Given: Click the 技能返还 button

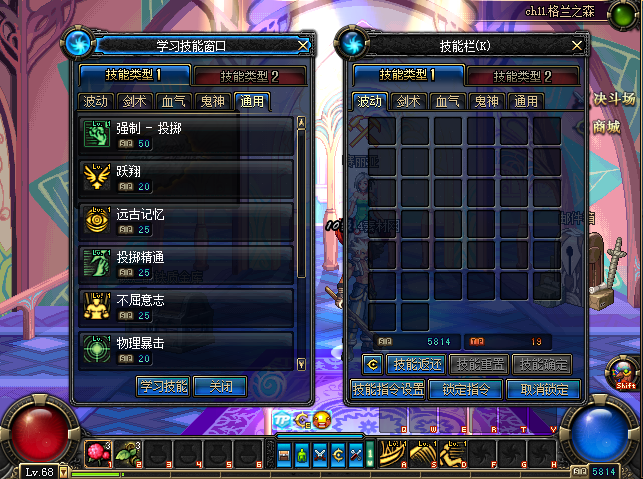Looking at the screenshot, I should pos(416,364).
